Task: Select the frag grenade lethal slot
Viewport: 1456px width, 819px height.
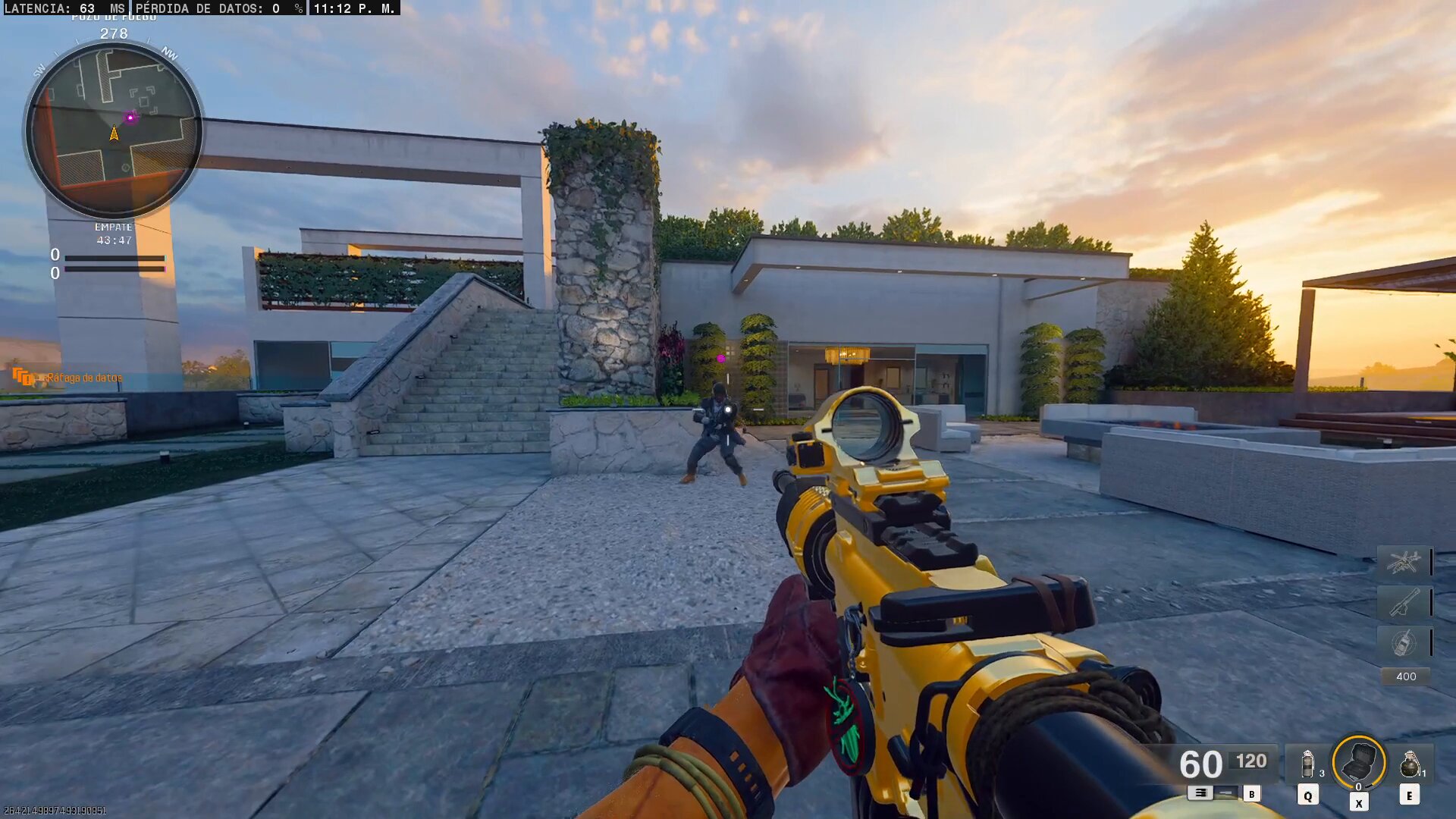Action: click(x=1409, y=764)
